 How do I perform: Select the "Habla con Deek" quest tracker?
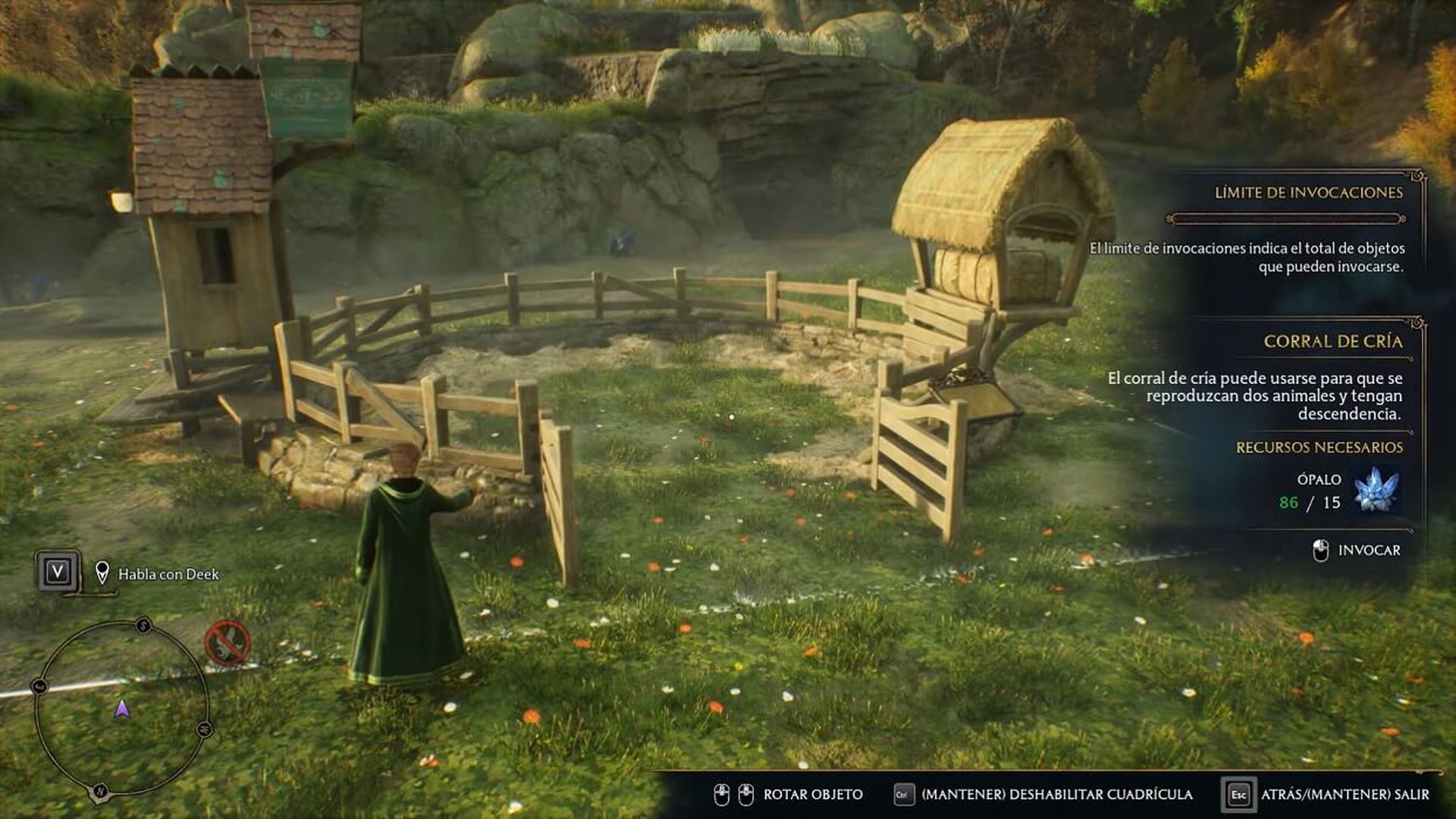168,574
